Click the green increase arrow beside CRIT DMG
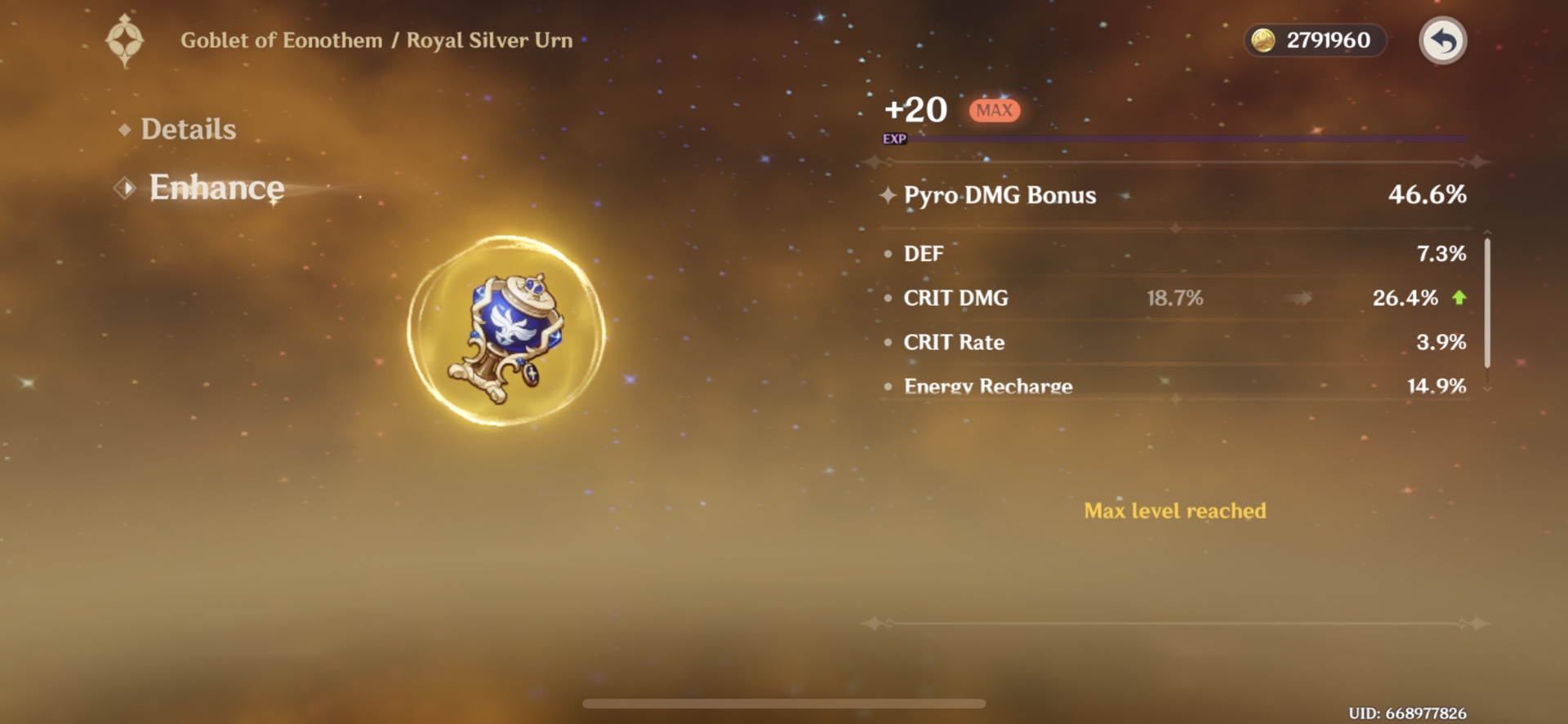 (x=1460, y=298)
